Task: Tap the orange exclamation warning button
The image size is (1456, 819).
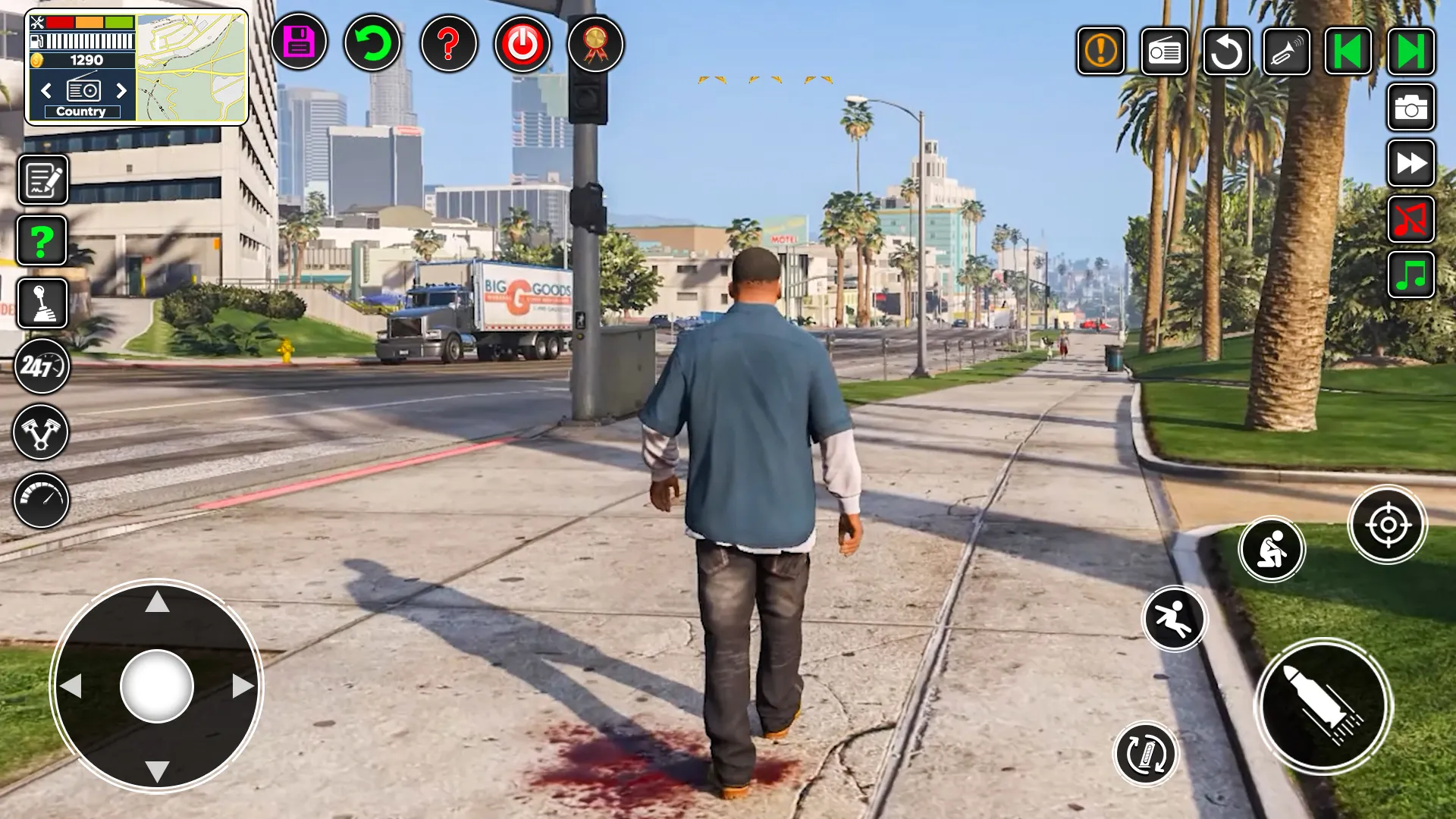Action: click(x=1100, y=52)
